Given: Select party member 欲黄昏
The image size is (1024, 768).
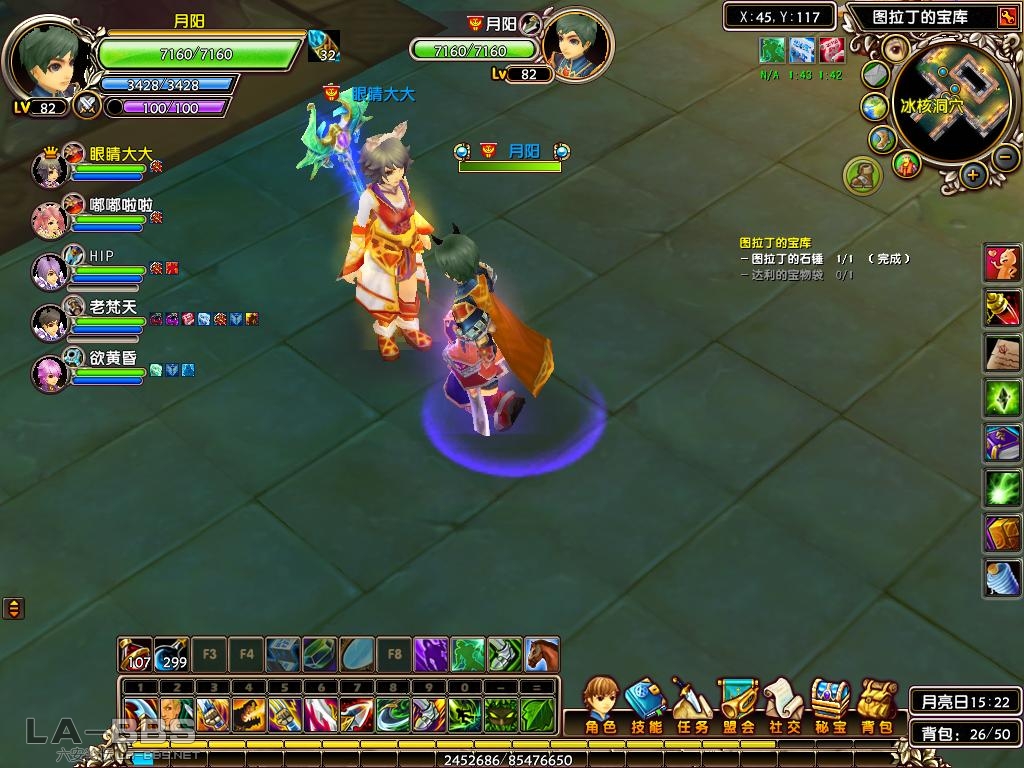Looking at the screenshot, I should [49, 372].
